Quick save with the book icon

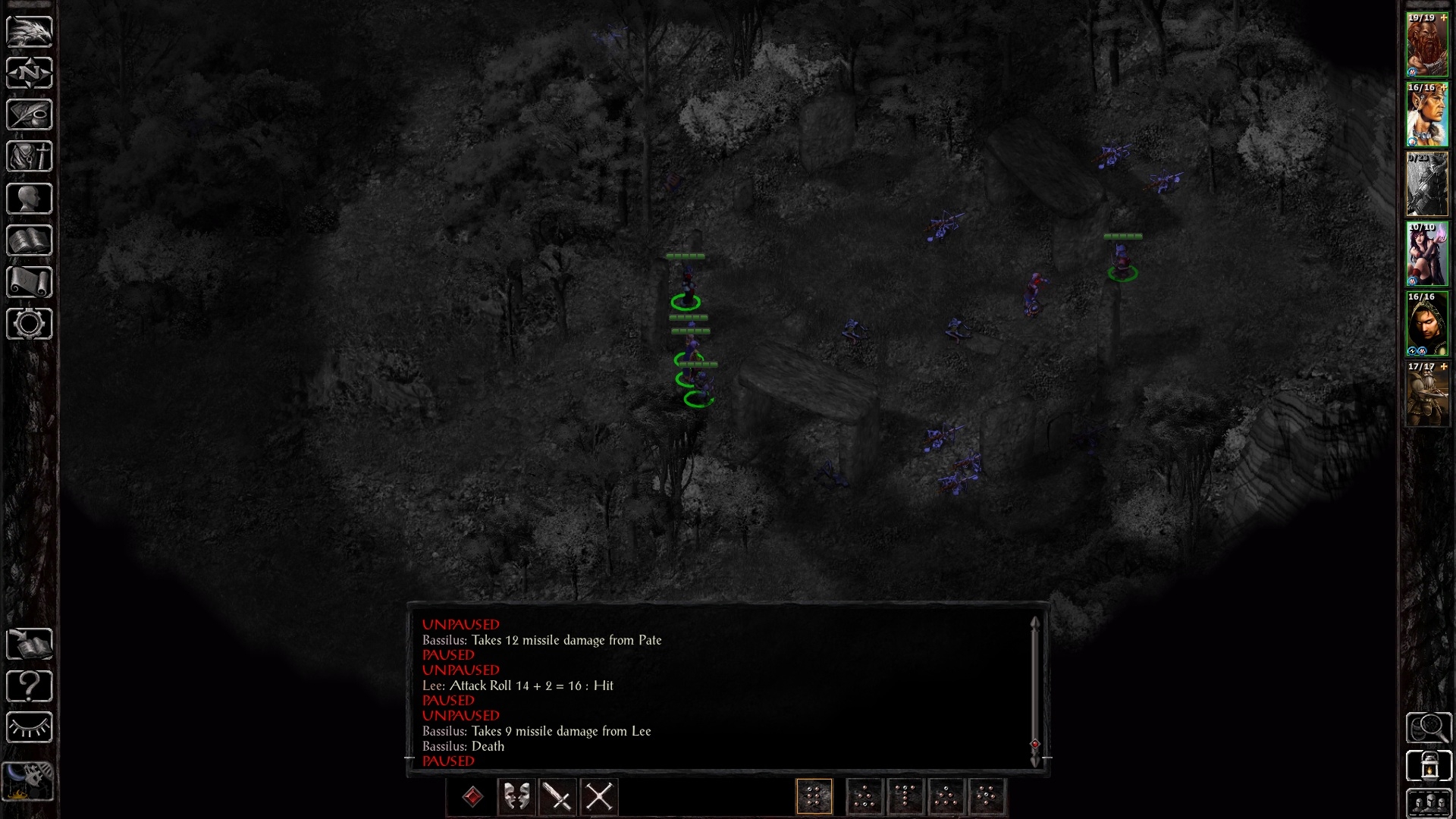point(30,645)
